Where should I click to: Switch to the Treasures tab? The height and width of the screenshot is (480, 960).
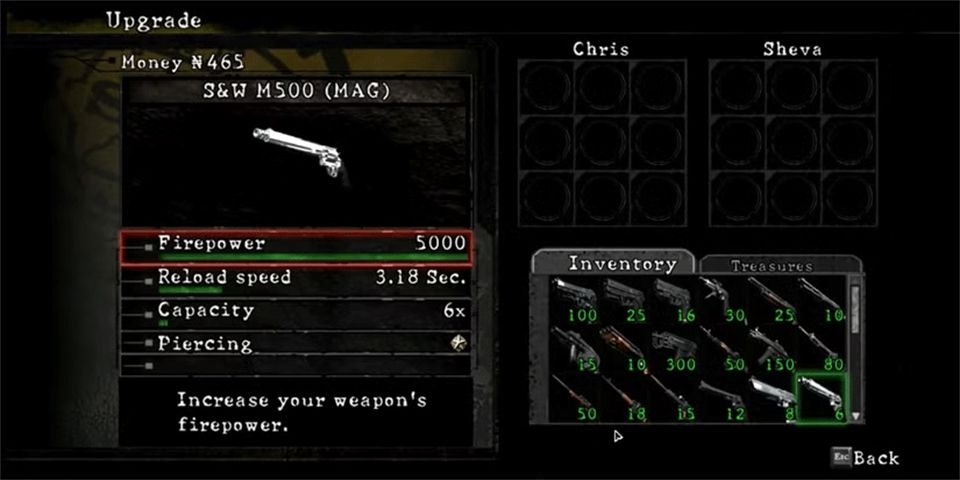point(770,266)
